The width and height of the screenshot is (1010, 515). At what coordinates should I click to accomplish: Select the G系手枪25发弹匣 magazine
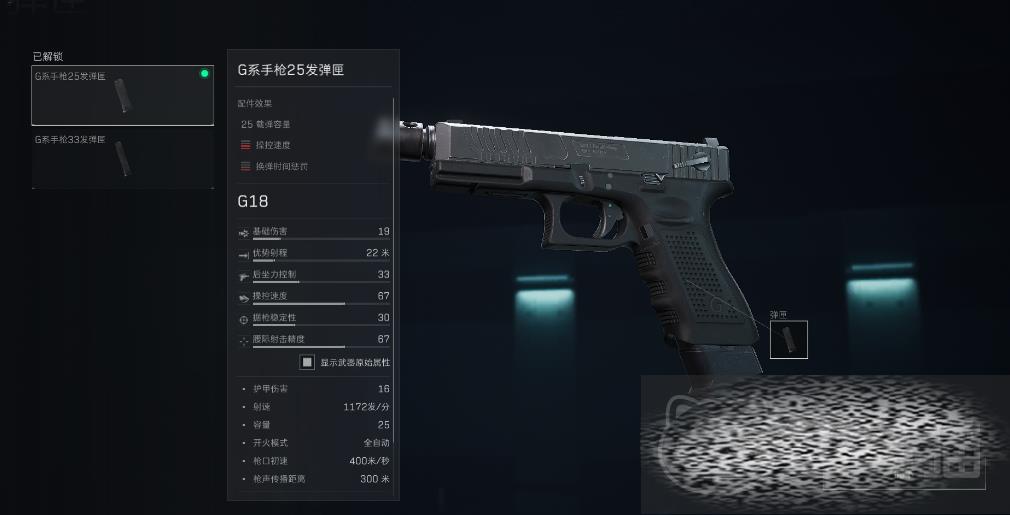122,96
